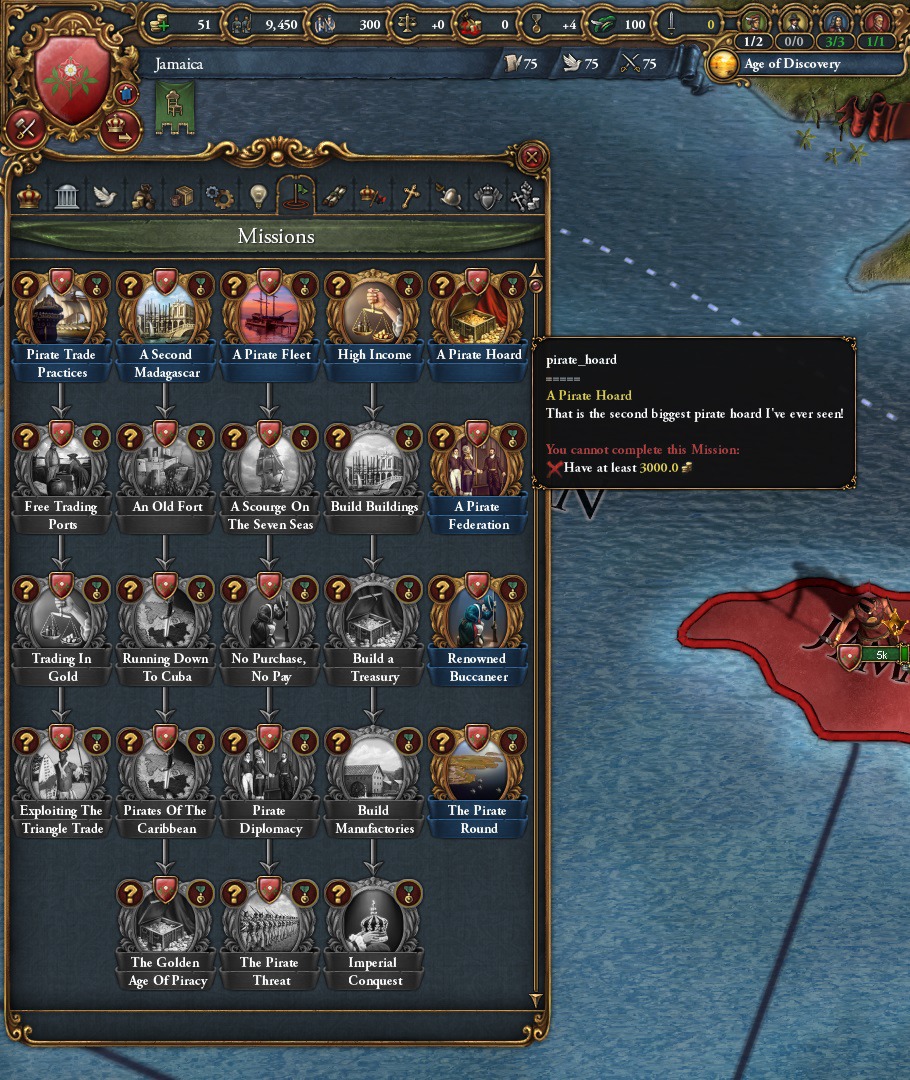Viewport: 910px width, 1080px height.
Task: Switch to the Diplomacy dove tab
Action: coord(105,195)
